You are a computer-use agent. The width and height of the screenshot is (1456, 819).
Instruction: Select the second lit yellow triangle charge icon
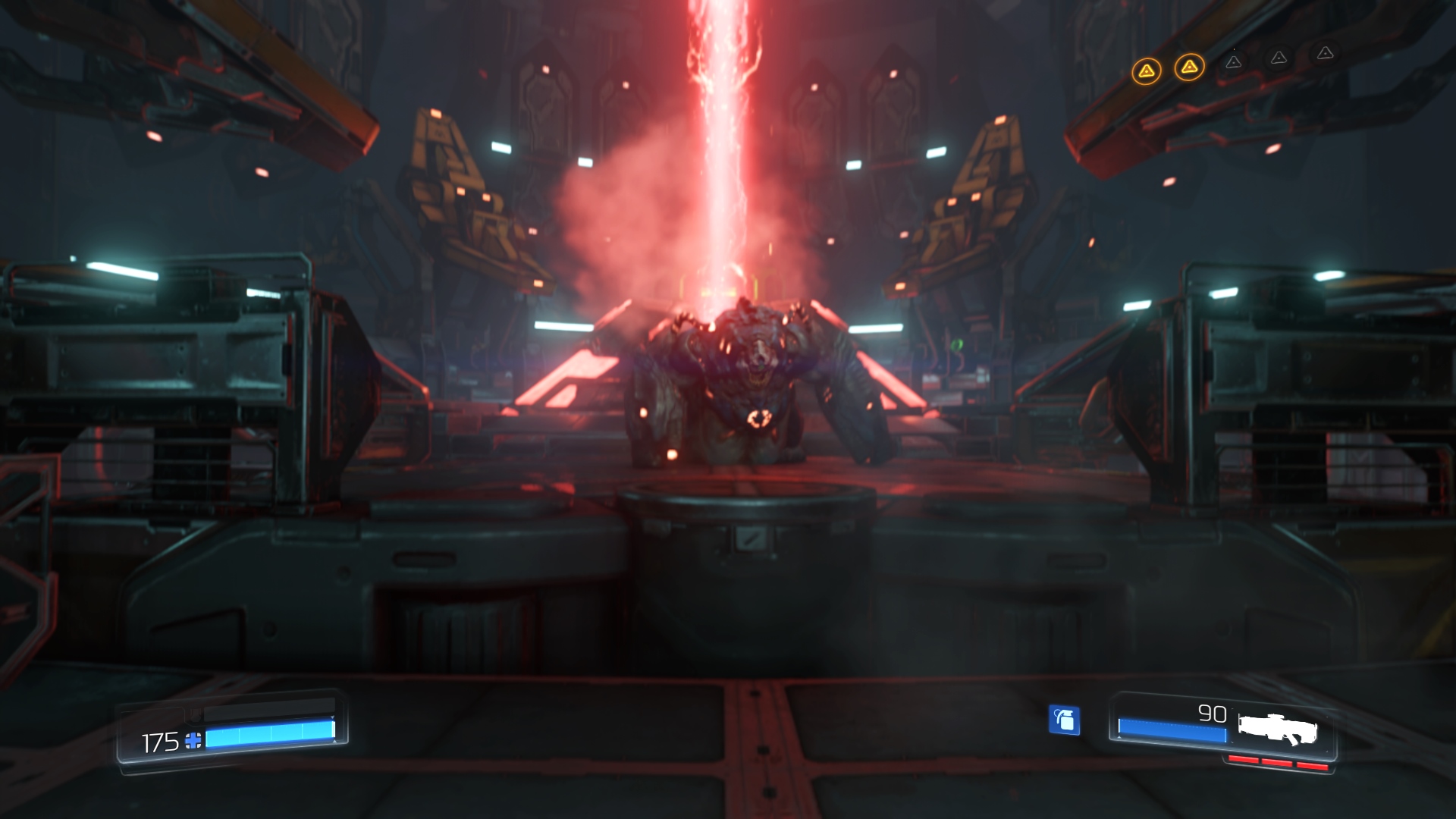coord(1189,67)
